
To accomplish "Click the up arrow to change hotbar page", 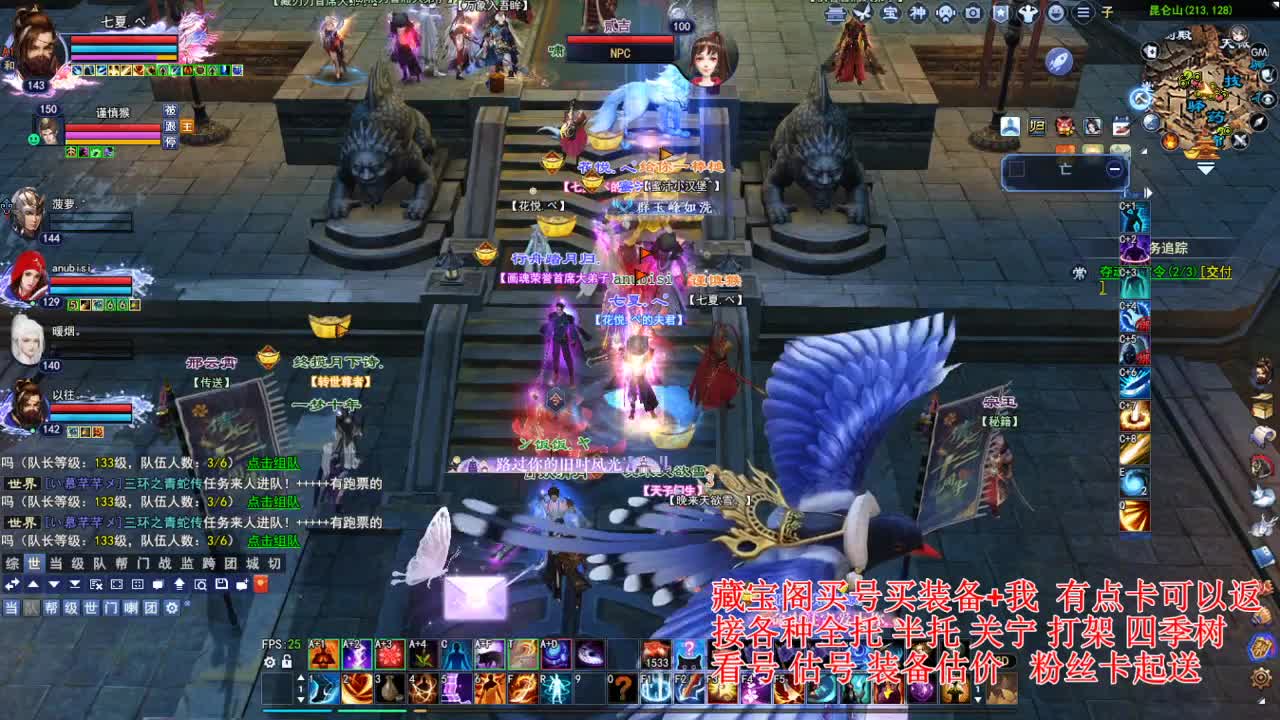I will 303,677.
